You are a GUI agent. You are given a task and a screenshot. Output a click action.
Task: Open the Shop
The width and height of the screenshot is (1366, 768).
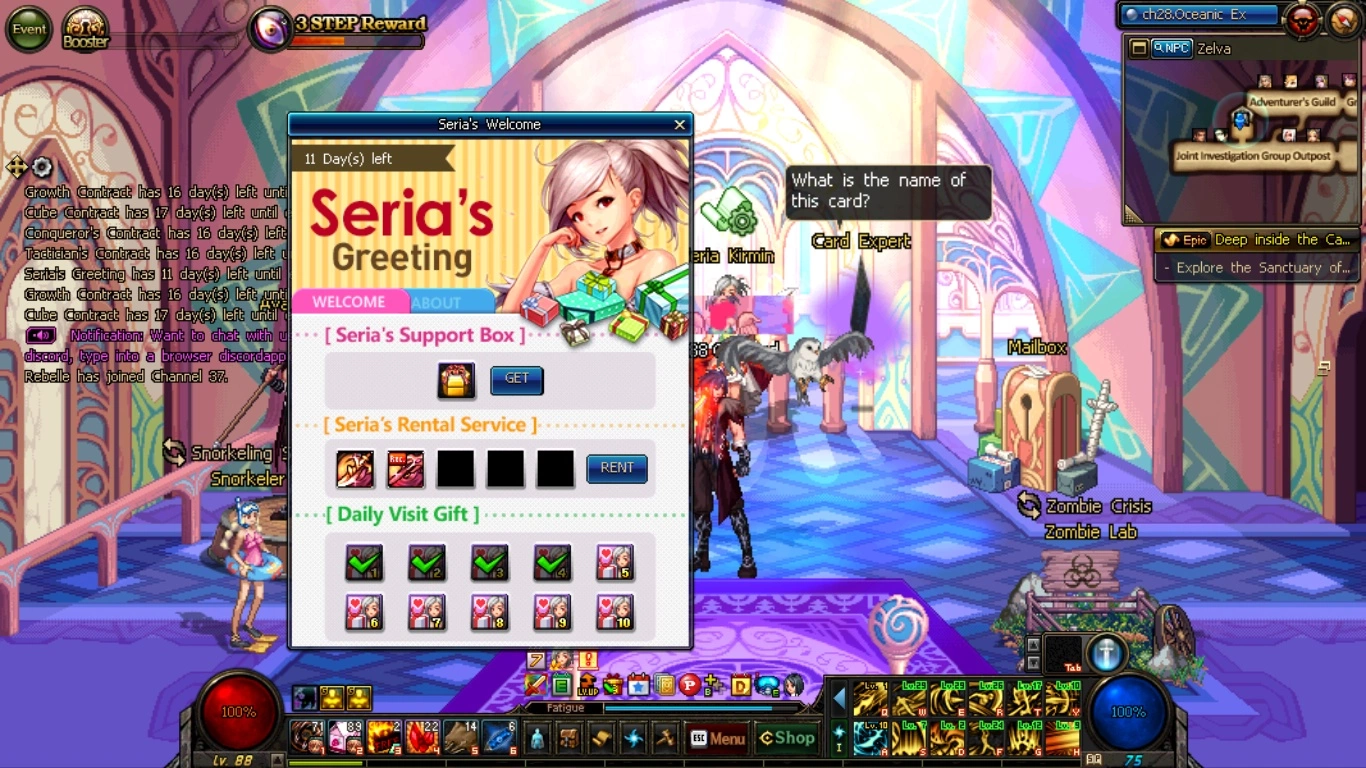tap(787, 739)
